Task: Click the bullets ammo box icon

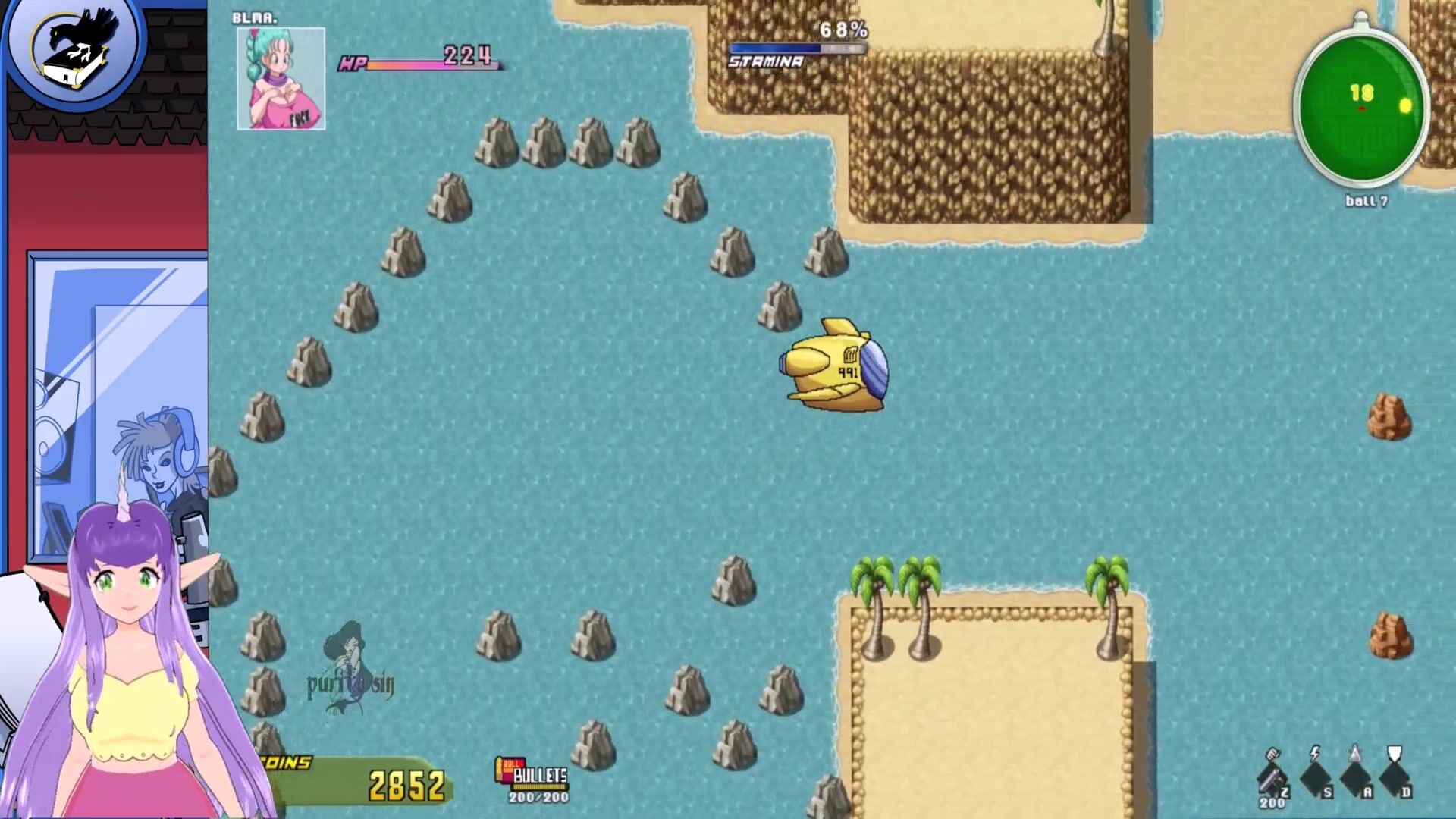Action: pyautogui.click(x=507, y=770)
